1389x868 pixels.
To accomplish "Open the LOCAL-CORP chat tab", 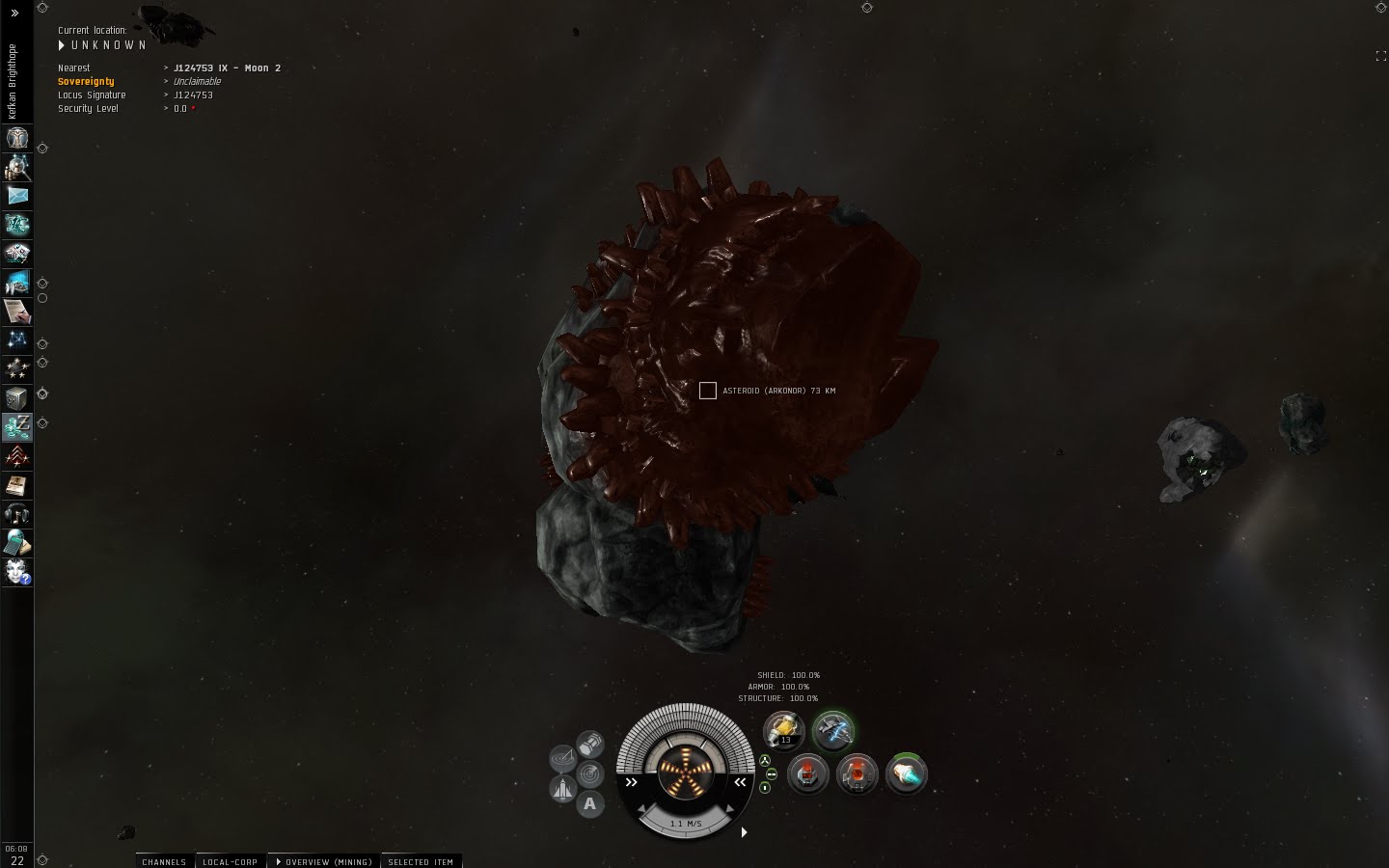I will coord(230,861).
